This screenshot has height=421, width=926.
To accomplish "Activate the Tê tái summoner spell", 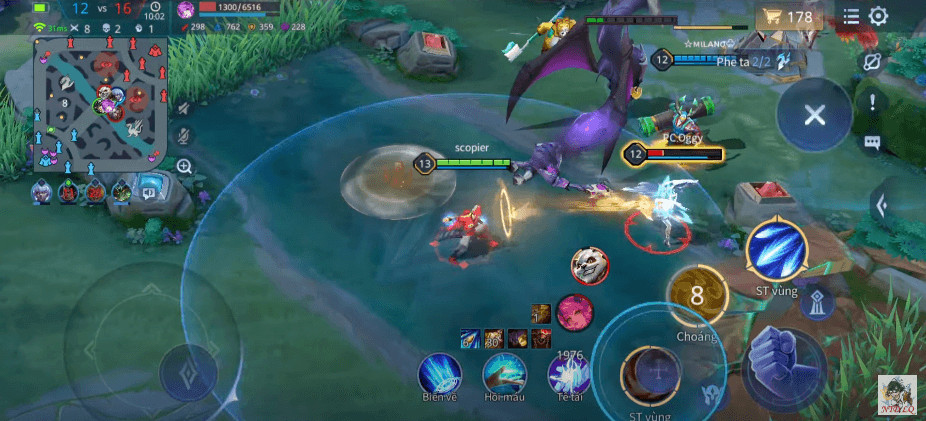I will click(570, 373).
